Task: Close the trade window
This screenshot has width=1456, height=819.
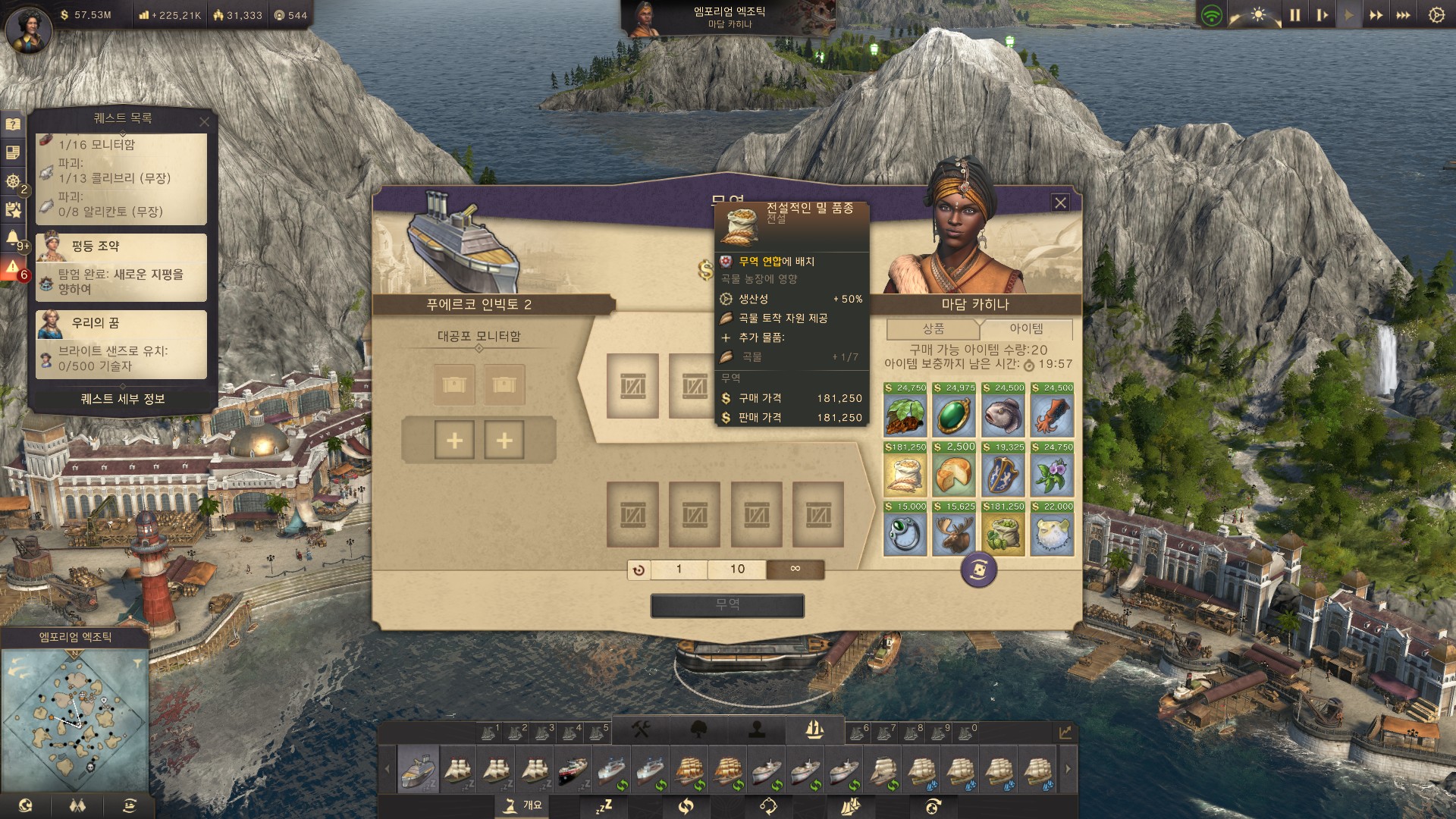Action: pos(1060,202)
